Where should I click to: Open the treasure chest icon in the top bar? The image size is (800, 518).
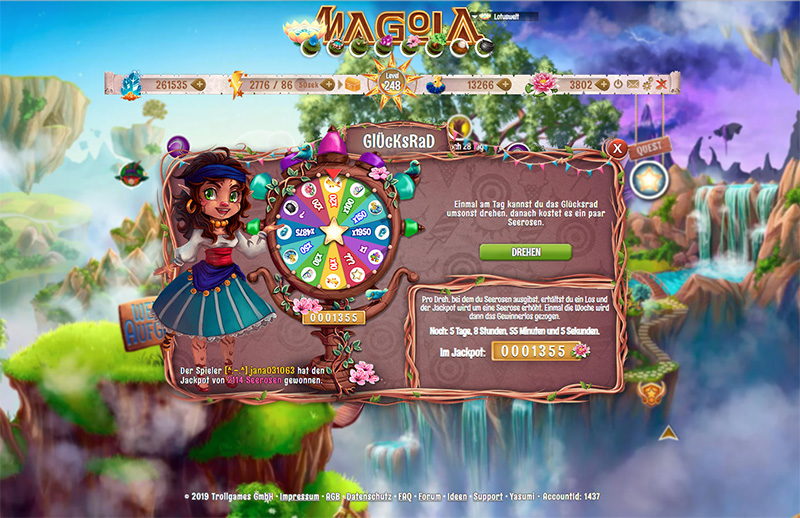click(354, 85)
